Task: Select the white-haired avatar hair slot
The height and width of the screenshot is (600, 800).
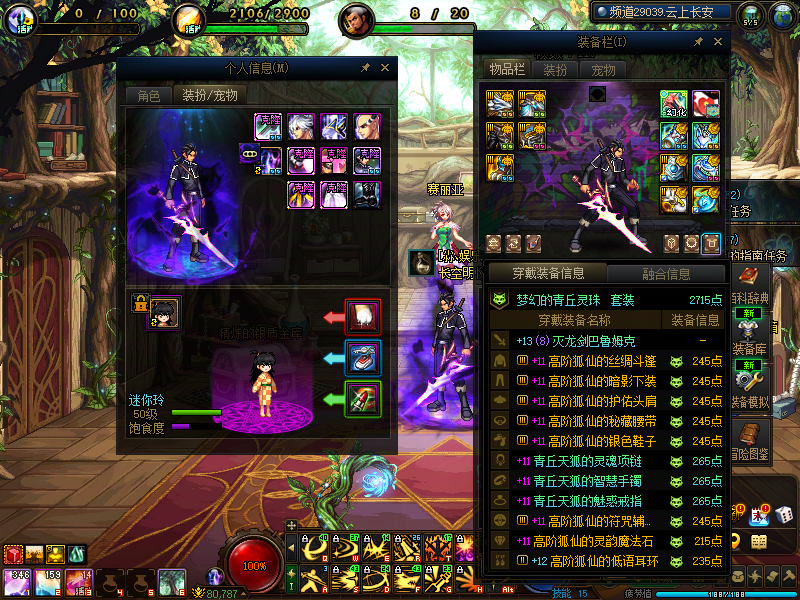Action: 301,127
